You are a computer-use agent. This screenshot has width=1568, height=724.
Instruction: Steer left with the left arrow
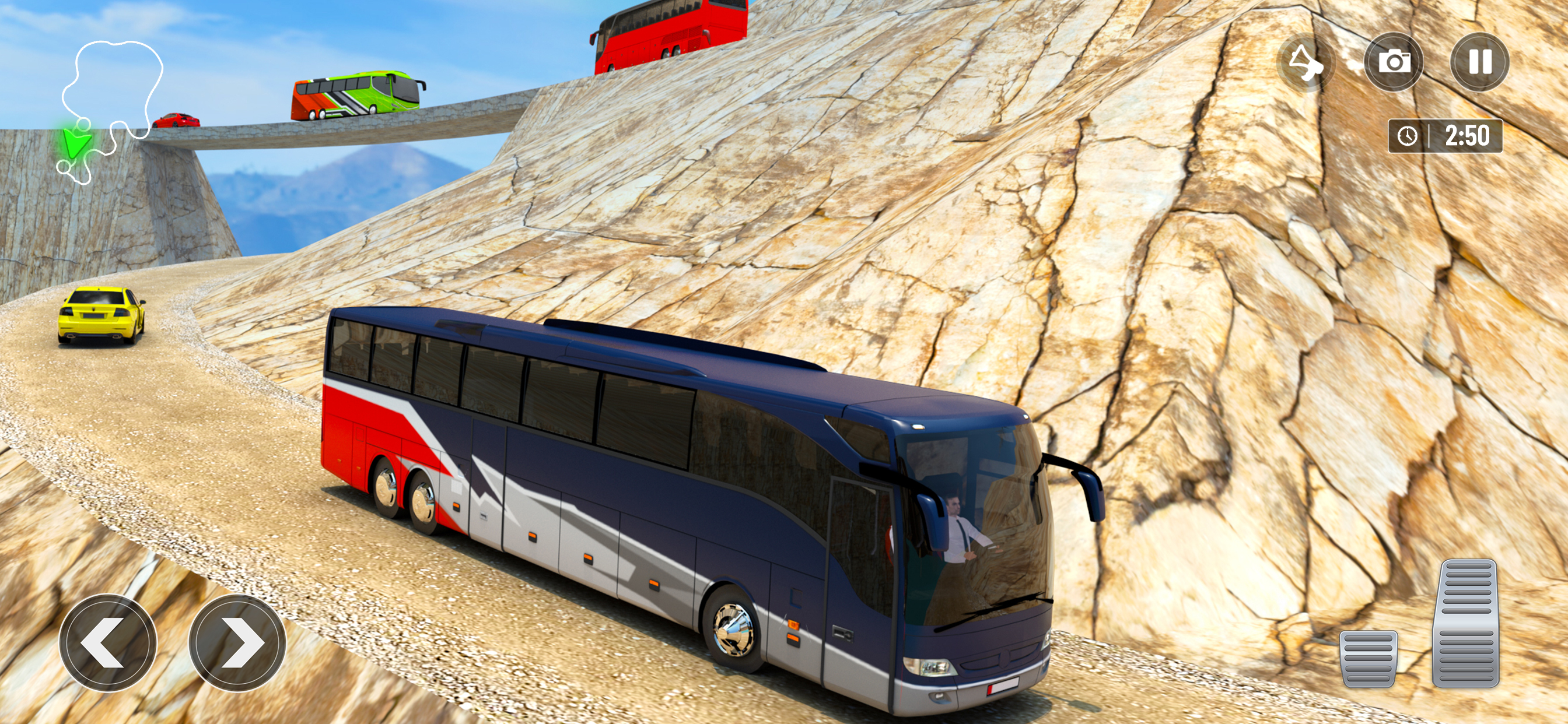(108, 642)
